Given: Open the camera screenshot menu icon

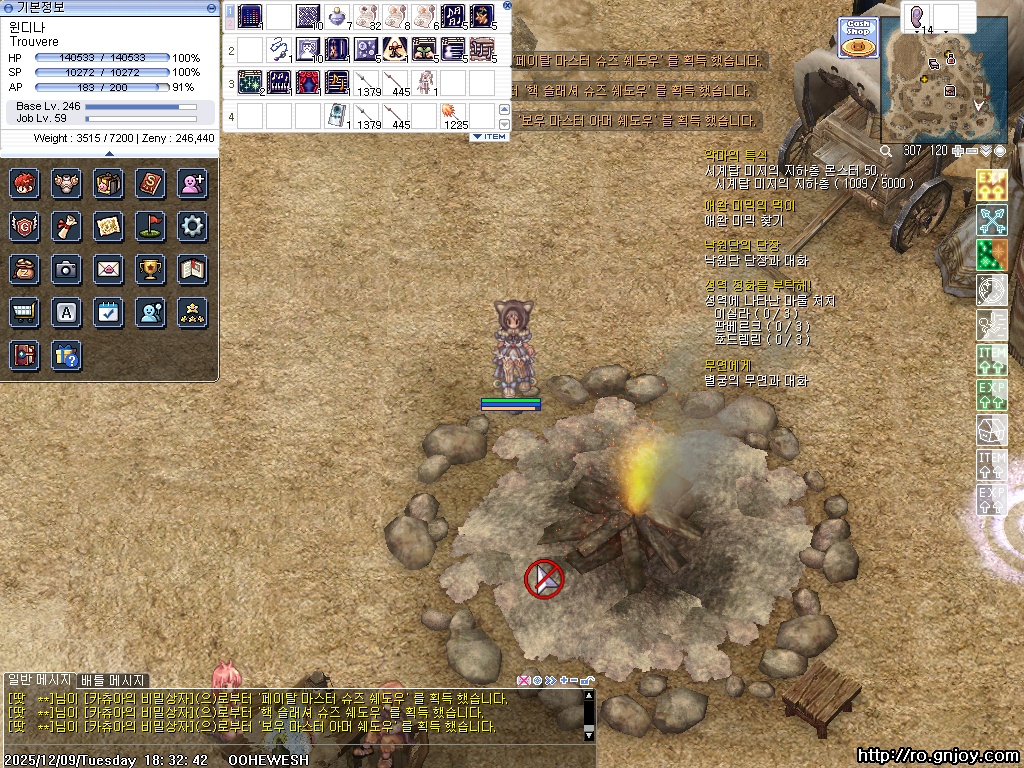Looking at the screenshot, I should [66, 269].
